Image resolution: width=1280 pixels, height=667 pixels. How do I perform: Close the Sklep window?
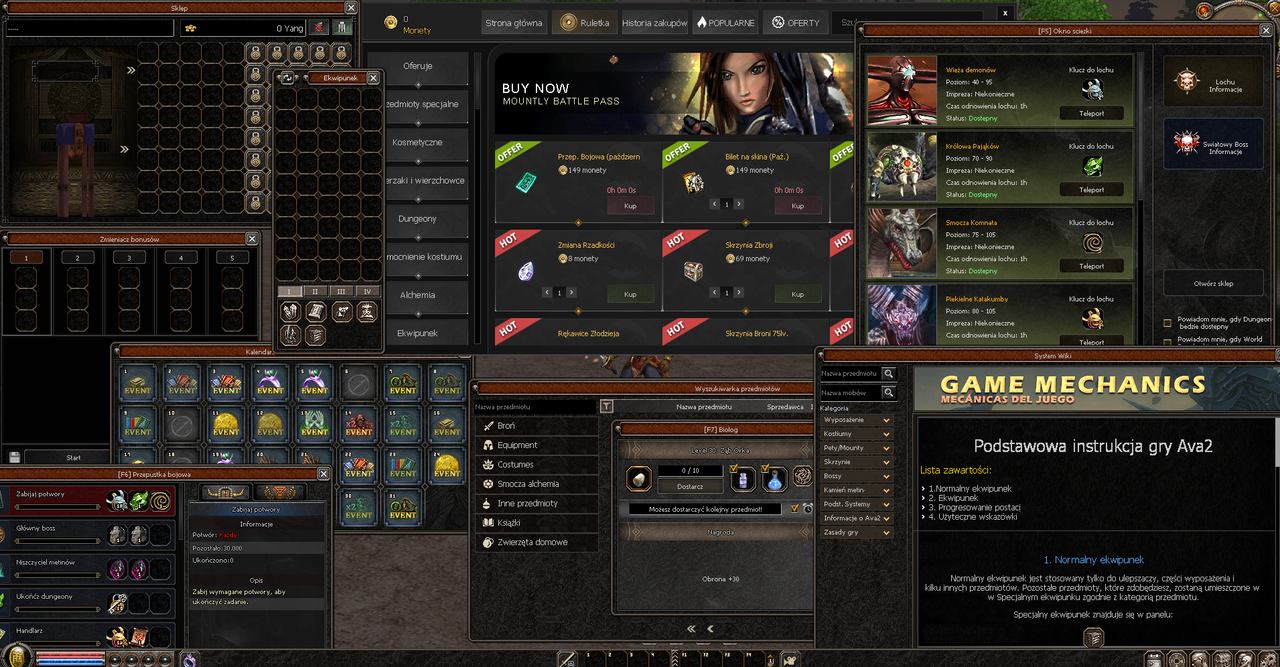coord(351,8)
